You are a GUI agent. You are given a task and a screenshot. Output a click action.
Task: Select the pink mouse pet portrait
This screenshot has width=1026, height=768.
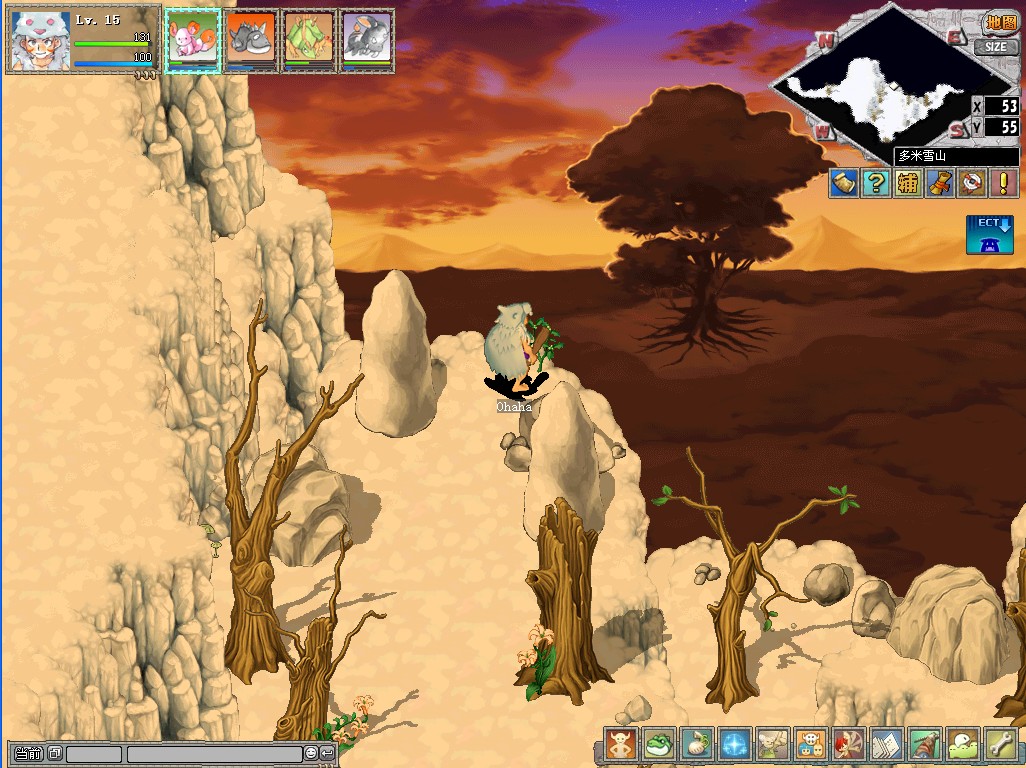pos(192,40)
